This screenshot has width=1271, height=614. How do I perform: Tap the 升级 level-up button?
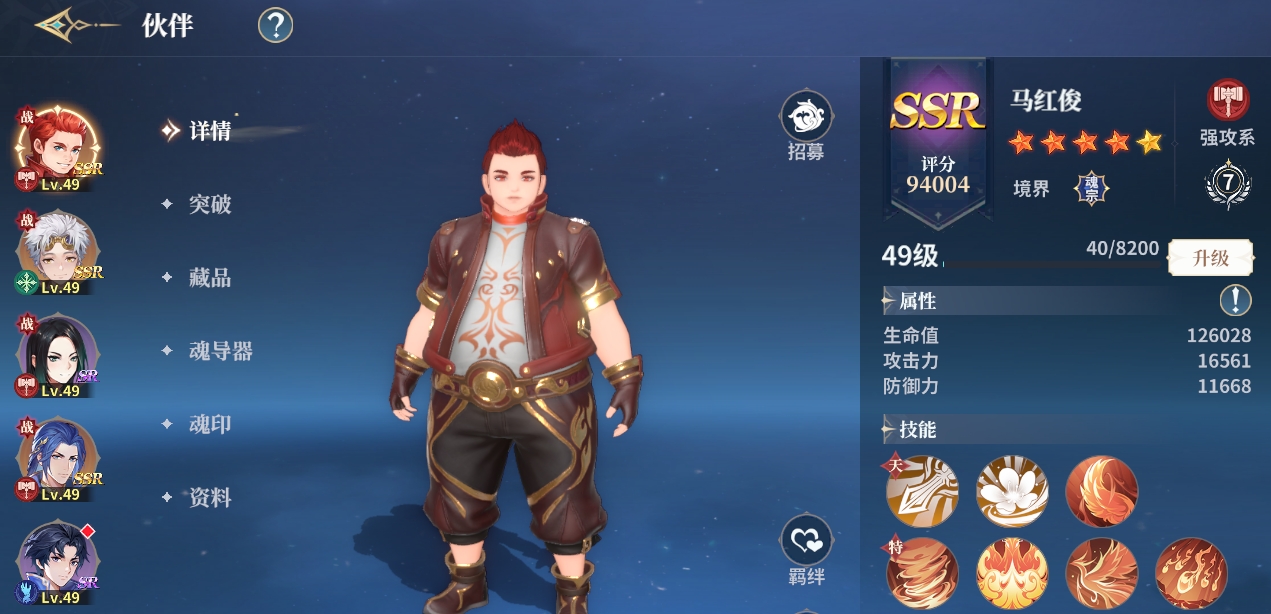(1211, 258)
